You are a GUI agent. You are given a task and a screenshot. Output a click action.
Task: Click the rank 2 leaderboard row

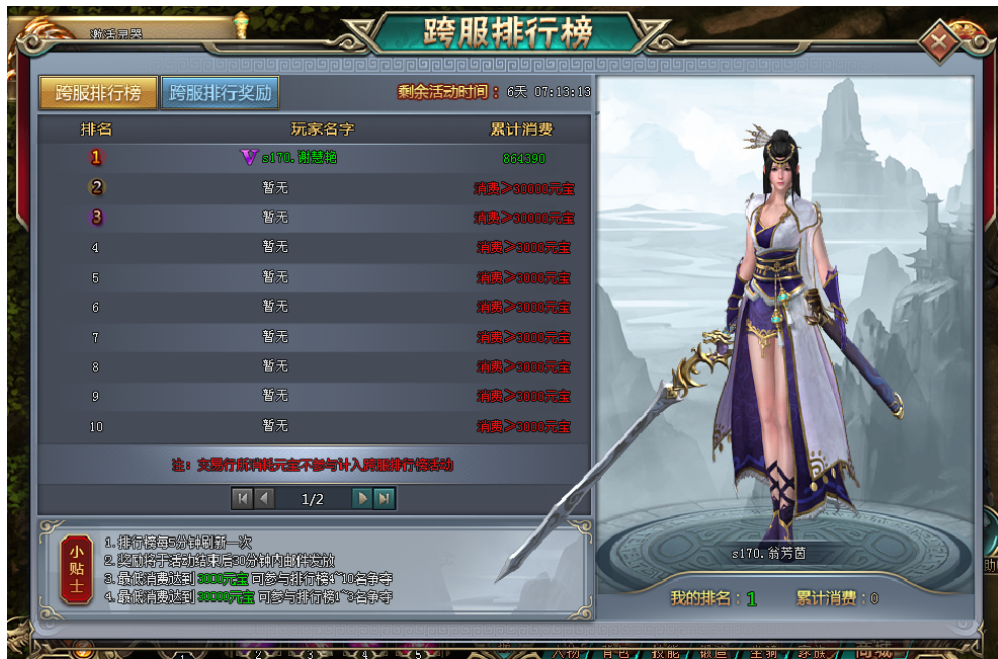(x=314, y=188)
